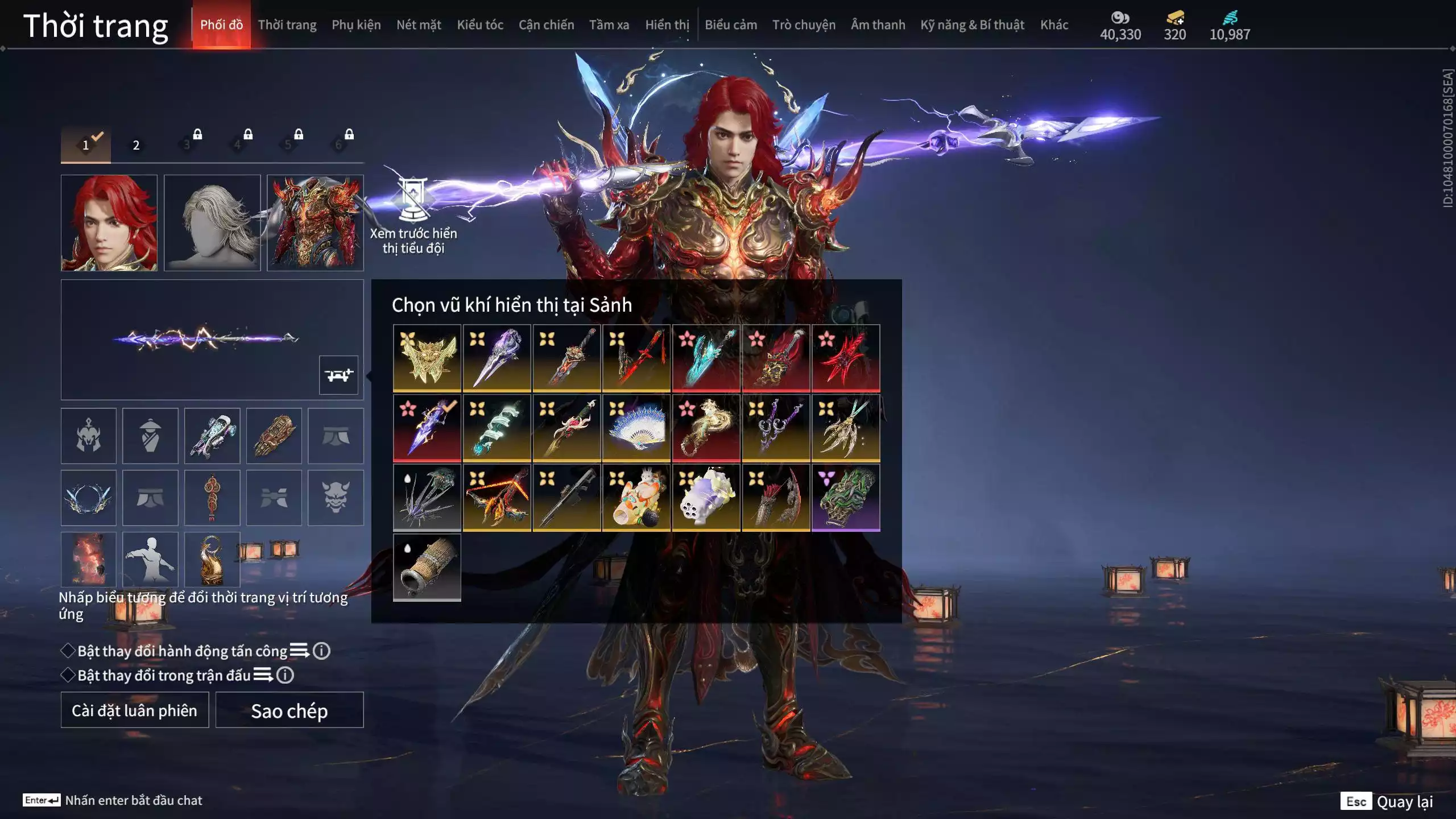This screenshot has width=1456, height=819.
Task: Pick the bamboo cannon weapon icon
Action: (427, 568)
